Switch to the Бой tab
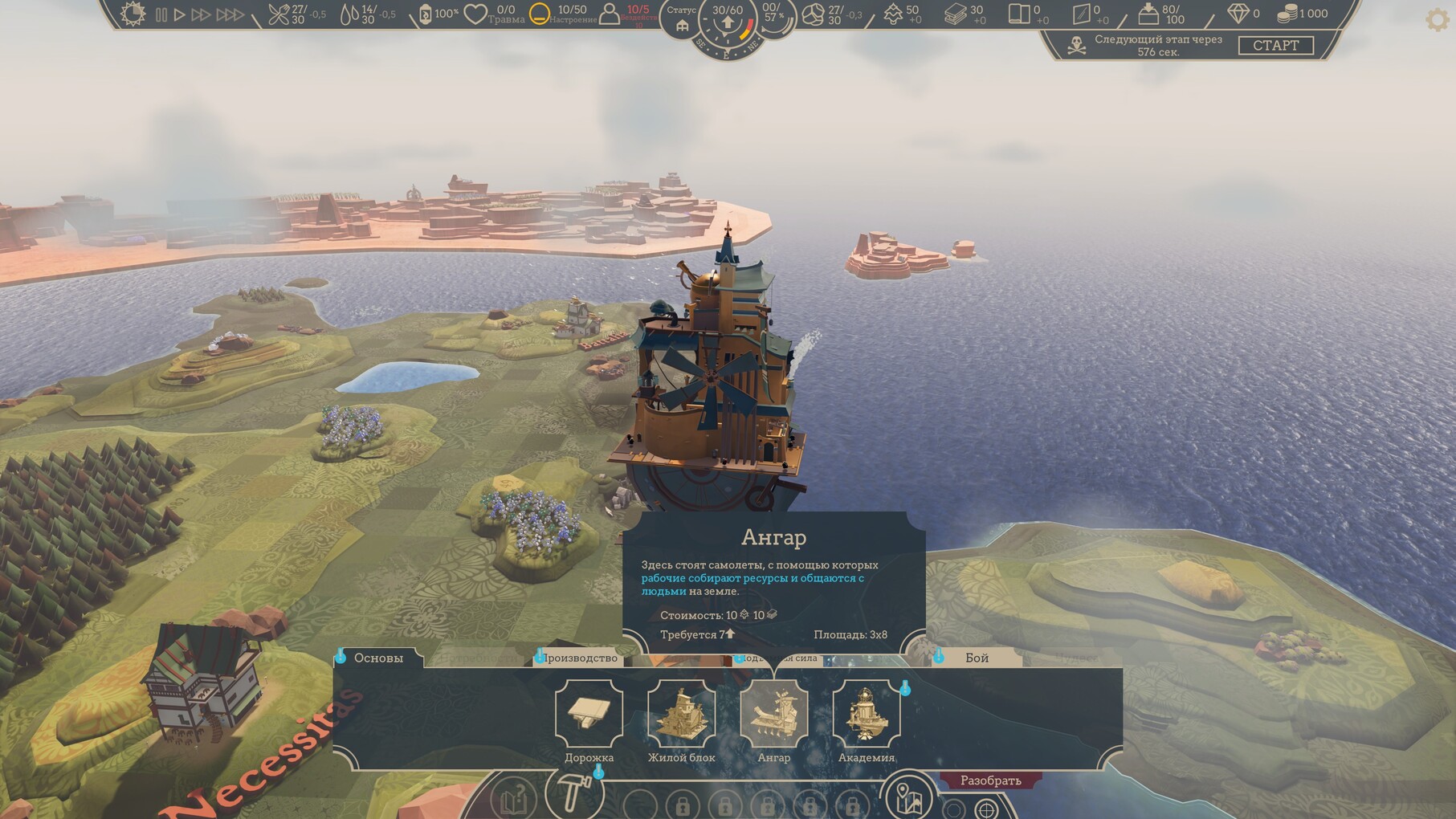The height and width of the screenshot is (819, 1456). tap(977, 658)
